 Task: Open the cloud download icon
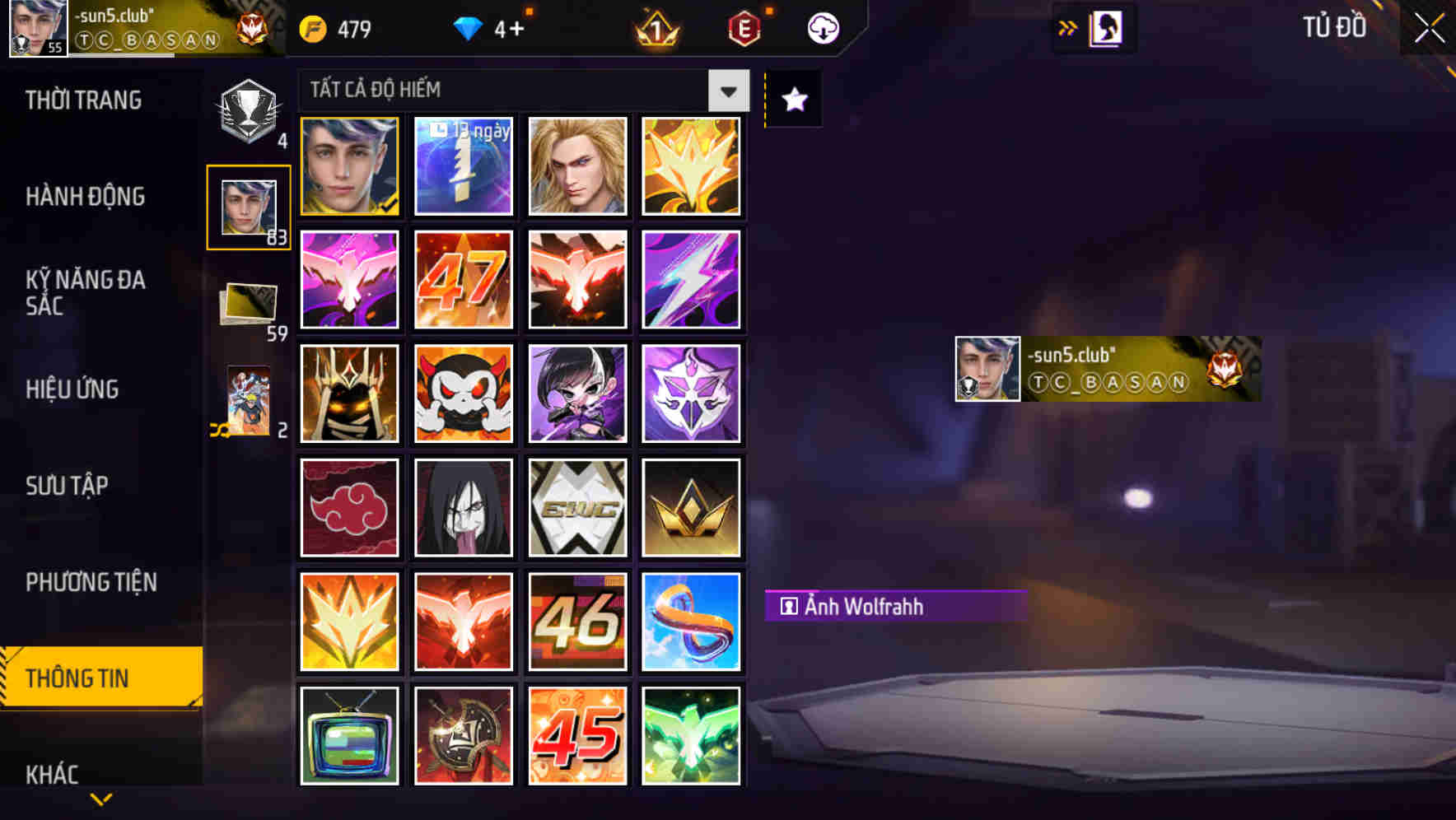(822, 28)
